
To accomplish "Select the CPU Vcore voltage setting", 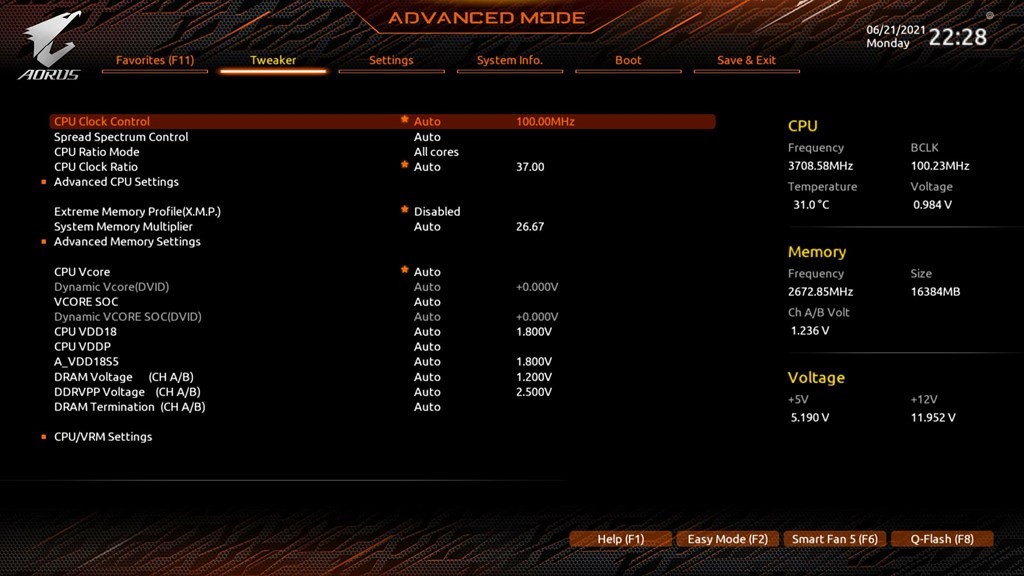I will [82, 272].
